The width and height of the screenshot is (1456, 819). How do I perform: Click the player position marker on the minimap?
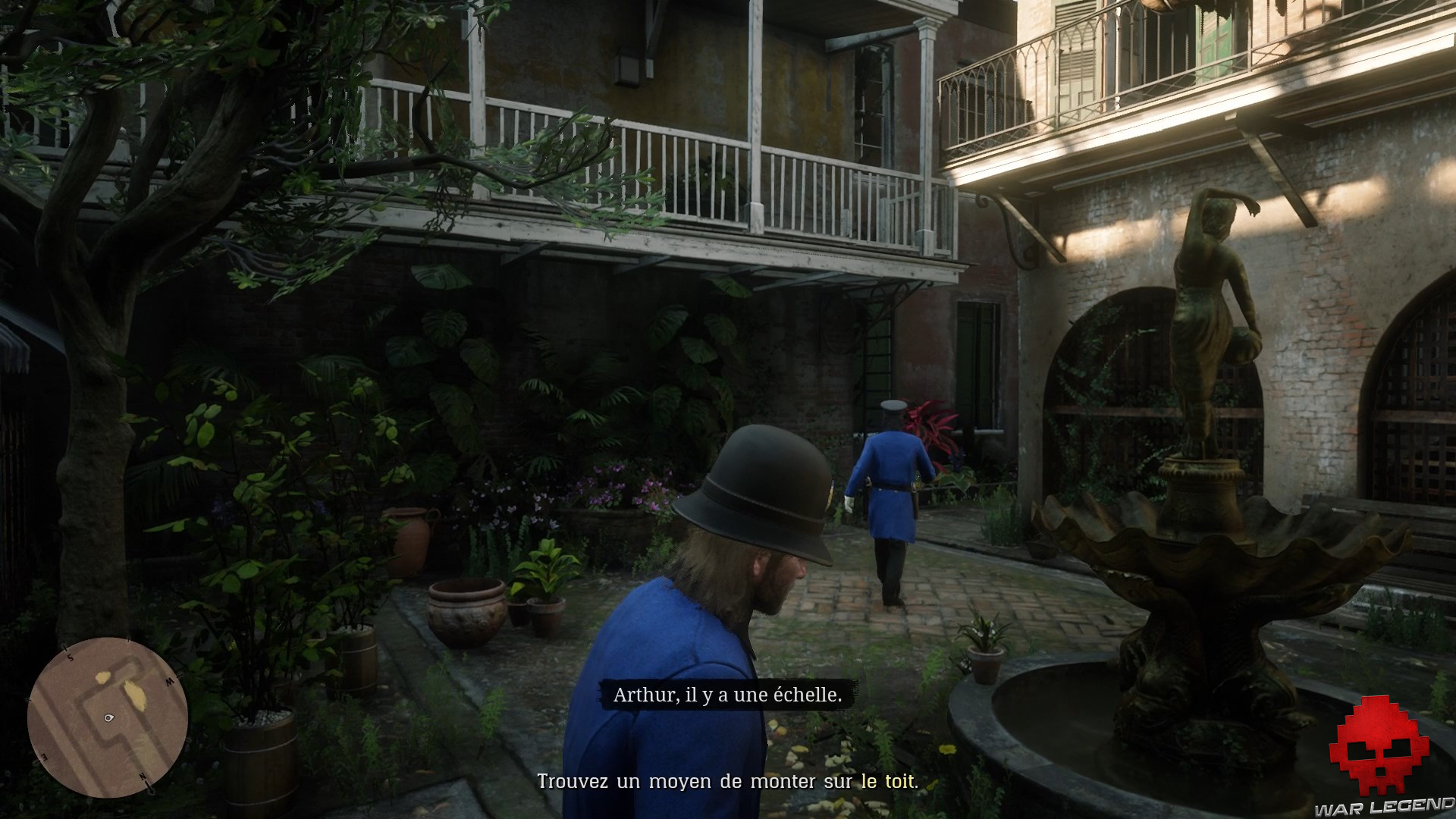pyautogui.click(x=108, y=718)
